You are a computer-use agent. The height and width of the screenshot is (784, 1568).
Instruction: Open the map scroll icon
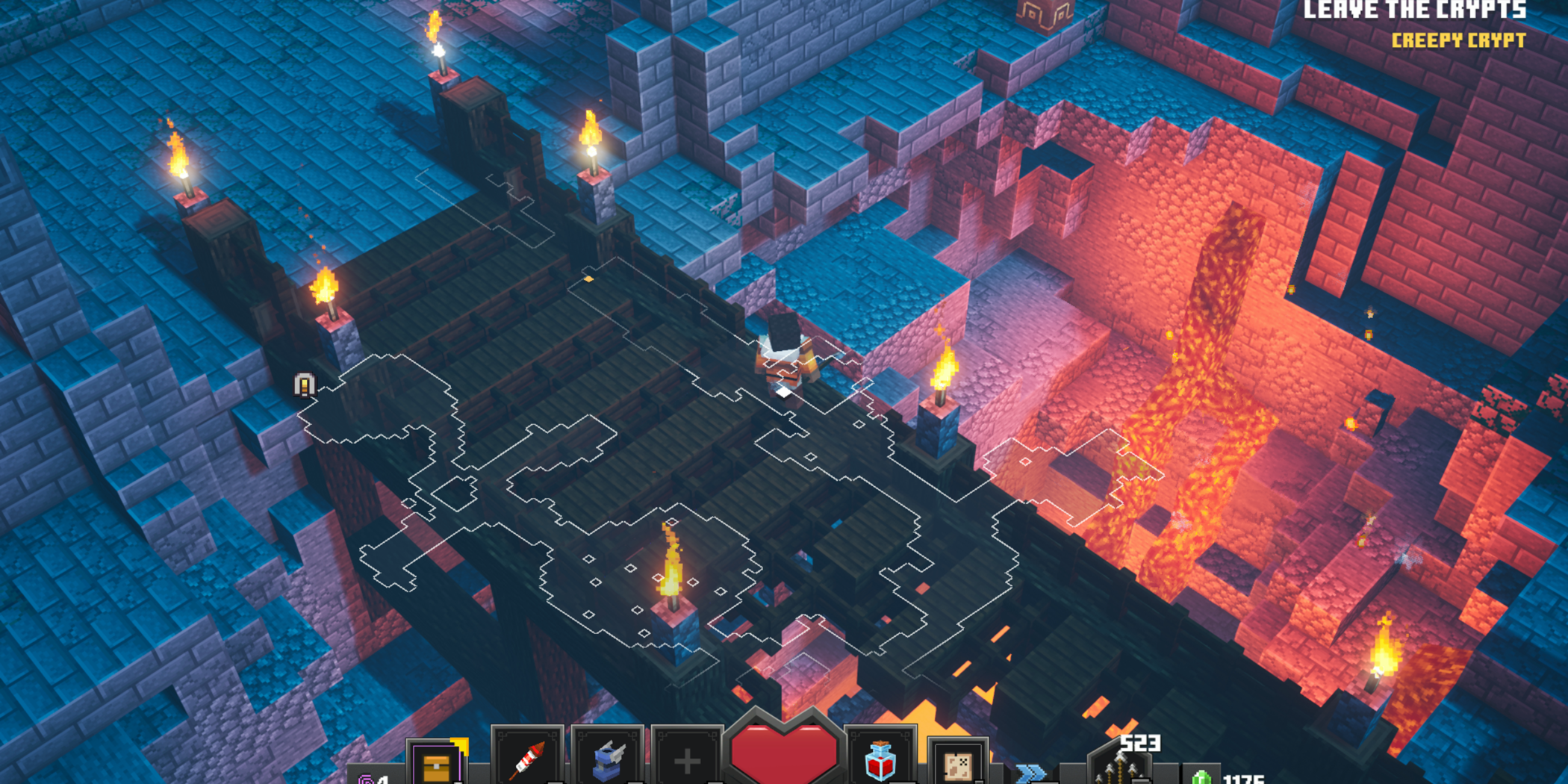coord(958,764)
